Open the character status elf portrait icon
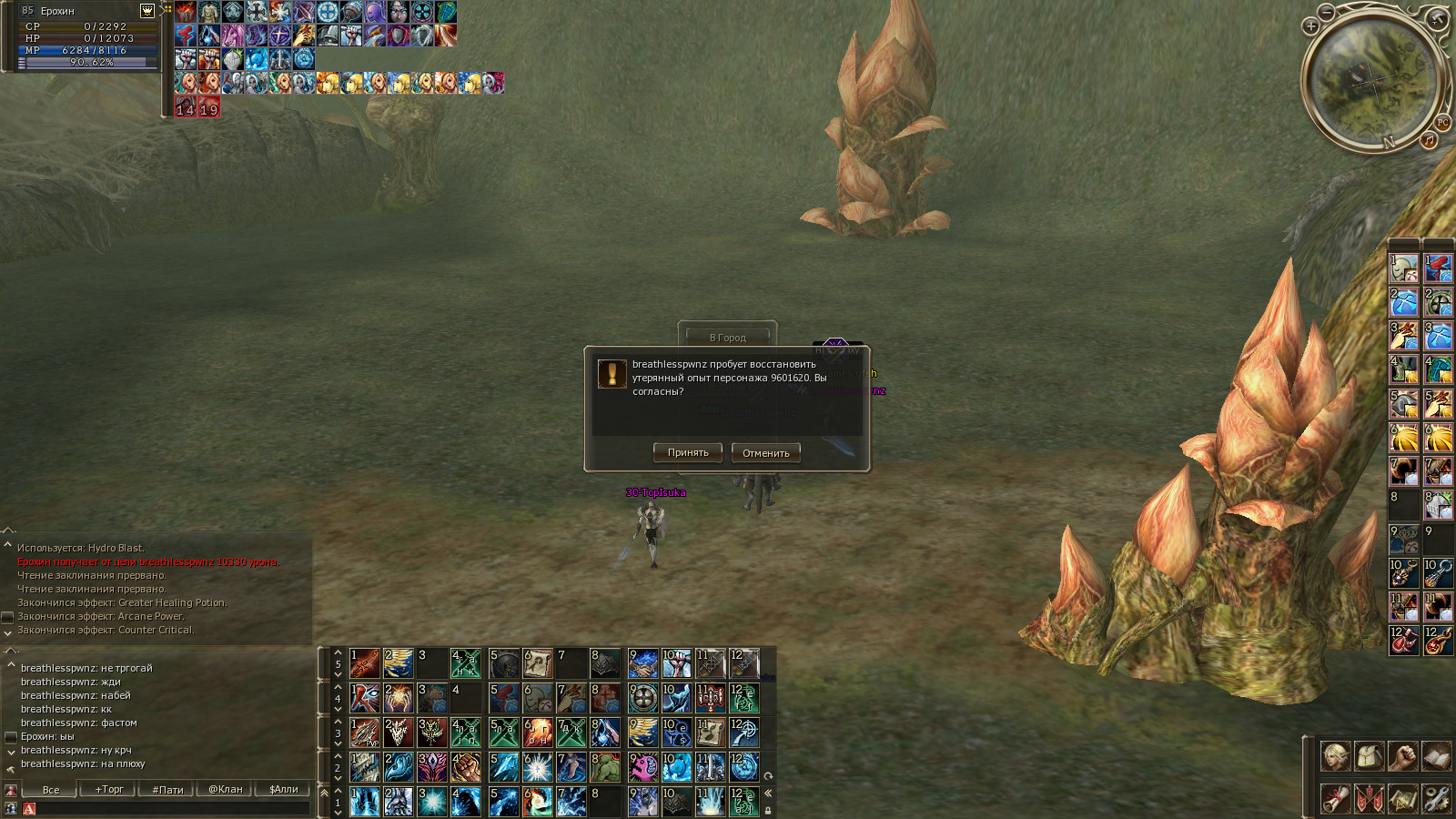 coord(1335,756)
